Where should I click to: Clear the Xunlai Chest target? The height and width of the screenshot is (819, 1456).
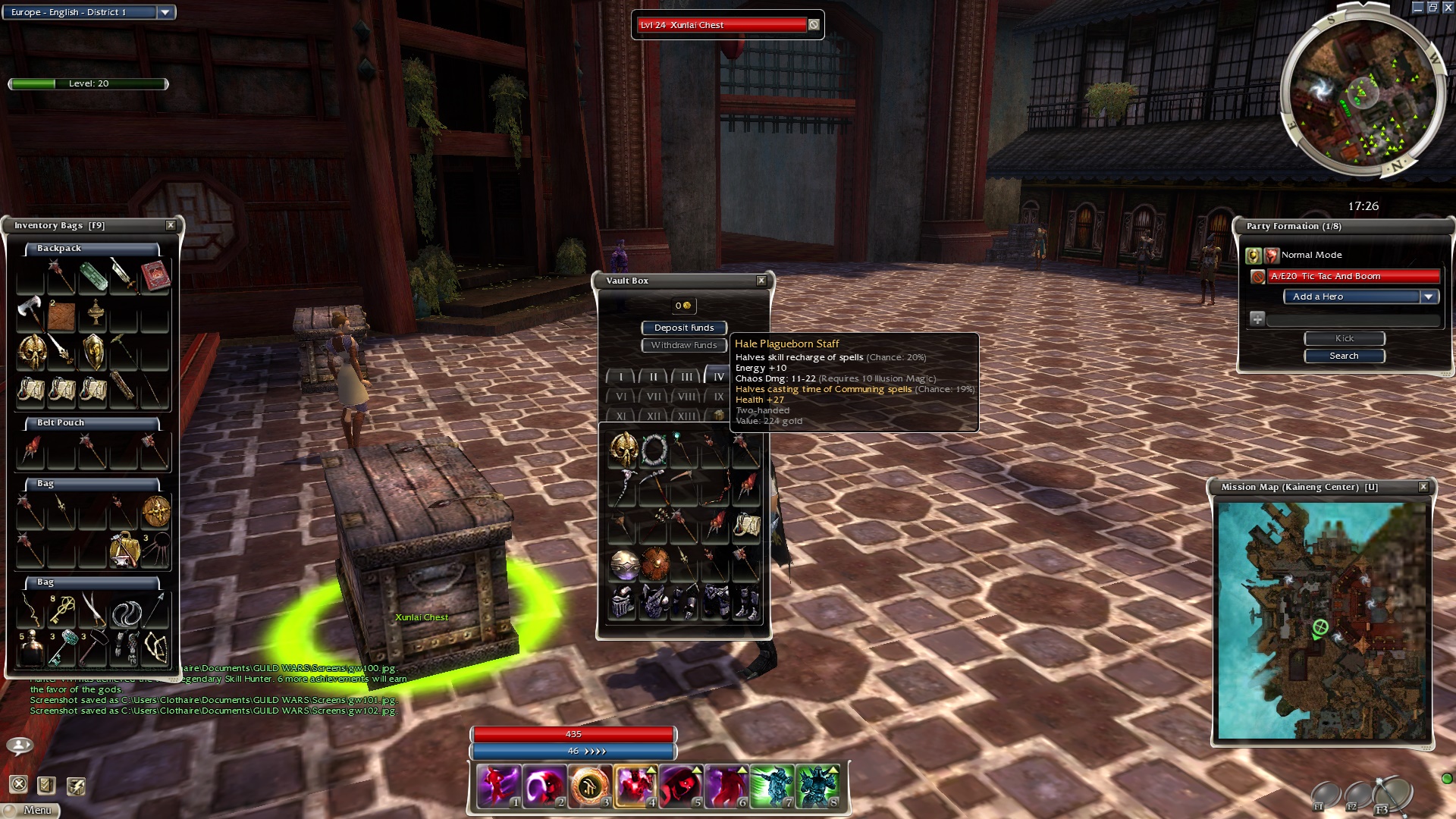(x=814, y=25)
